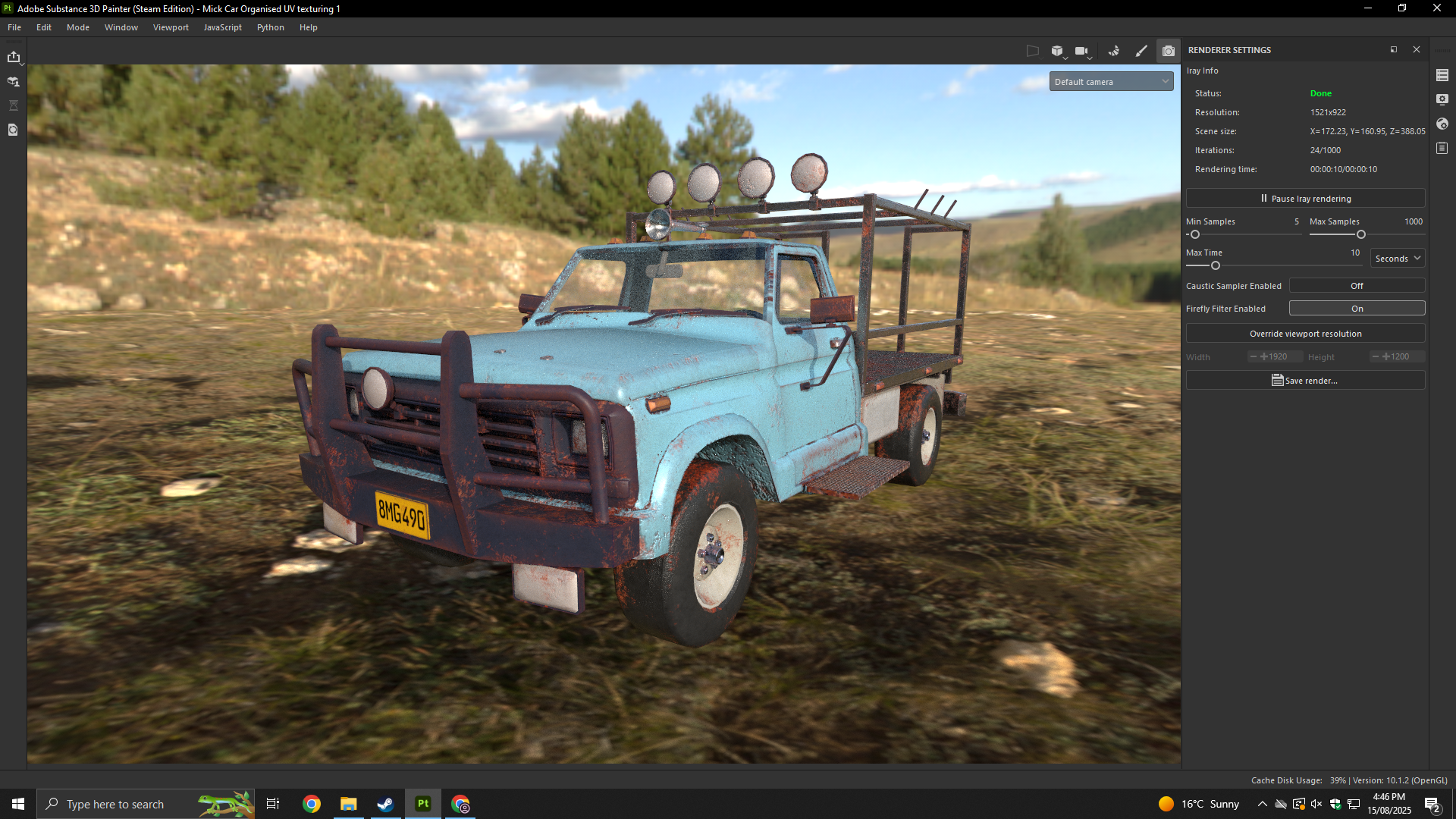Minimize the Substance Painter window
Screen dimensions: 1456x819
[x=1368, y=8]
